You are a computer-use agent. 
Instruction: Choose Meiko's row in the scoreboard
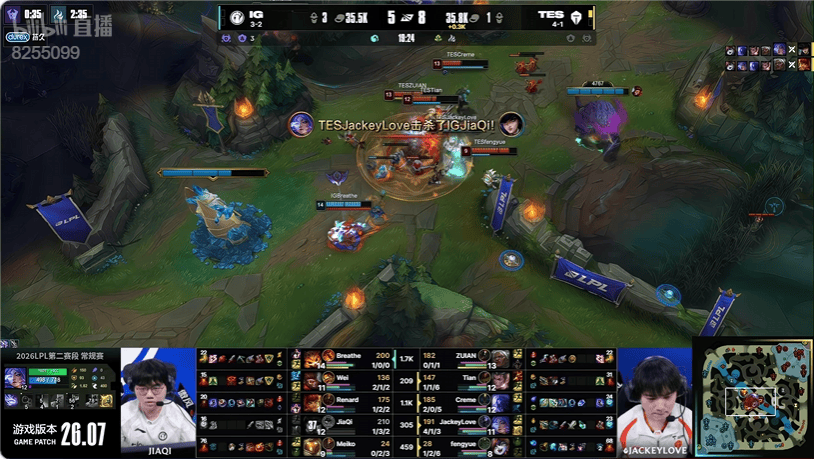[350, 443]
